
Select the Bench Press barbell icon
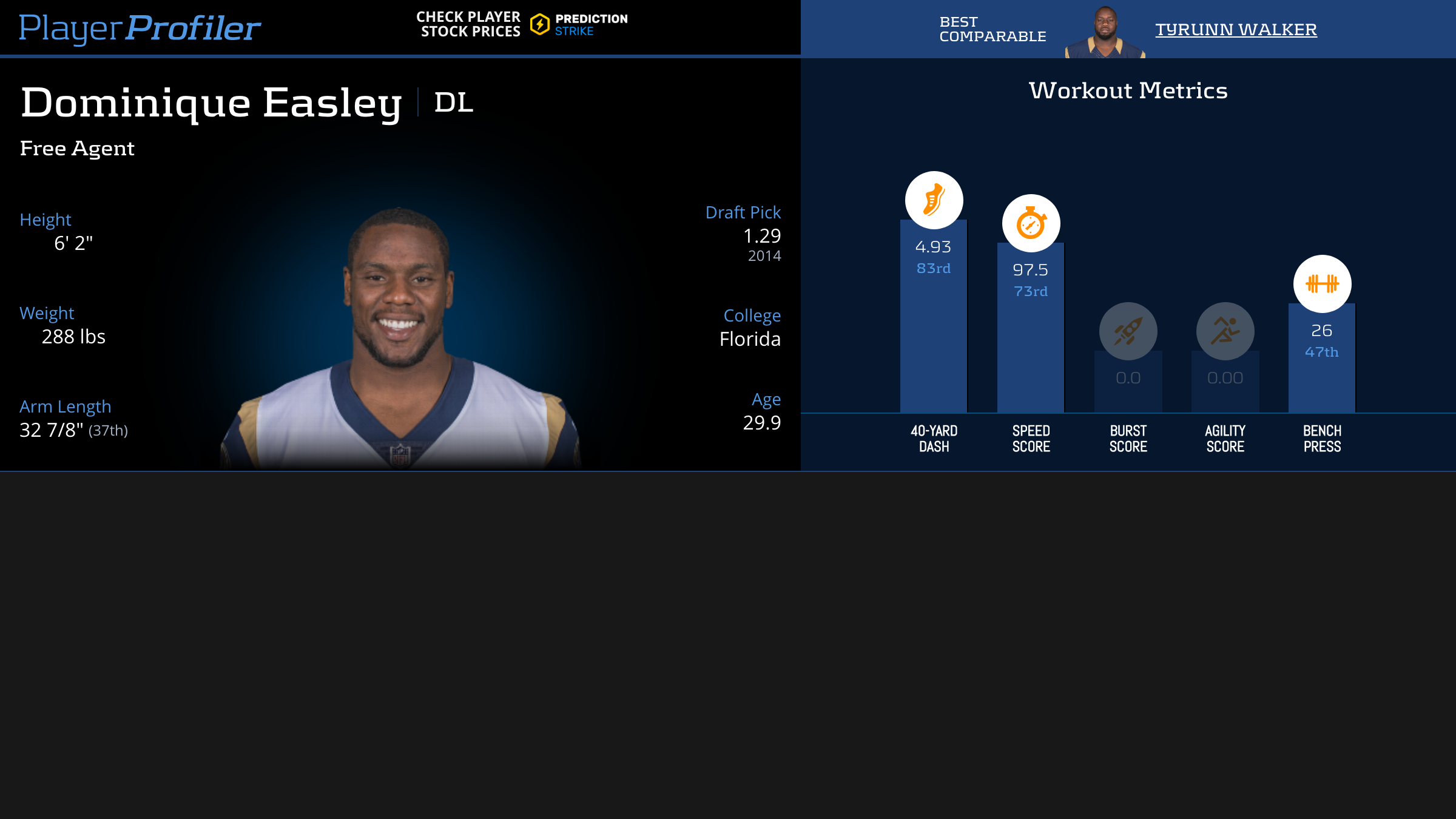tap(1322, 284)
